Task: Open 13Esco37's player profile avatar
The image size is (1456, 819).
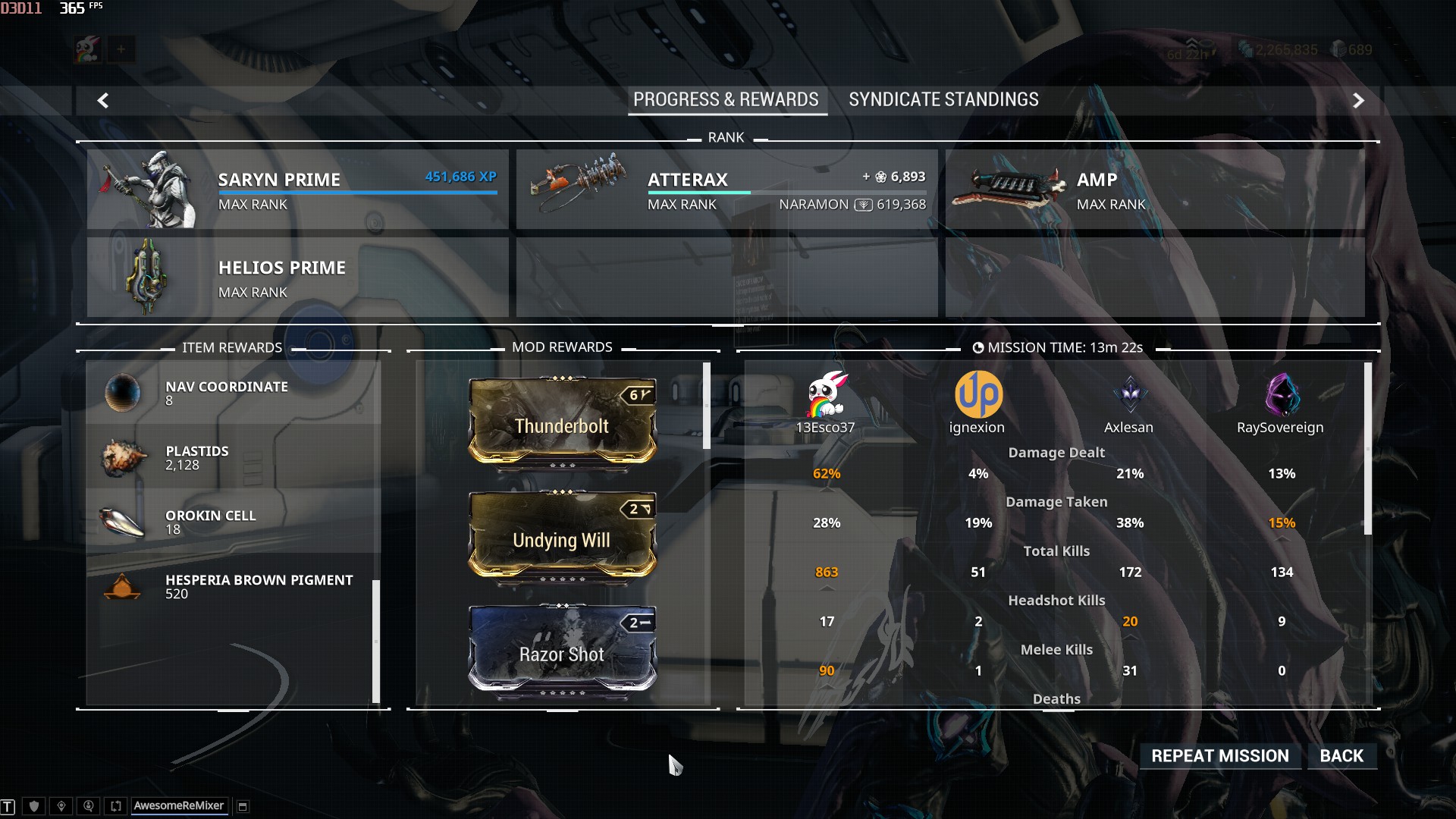Action: coord(826,394)
